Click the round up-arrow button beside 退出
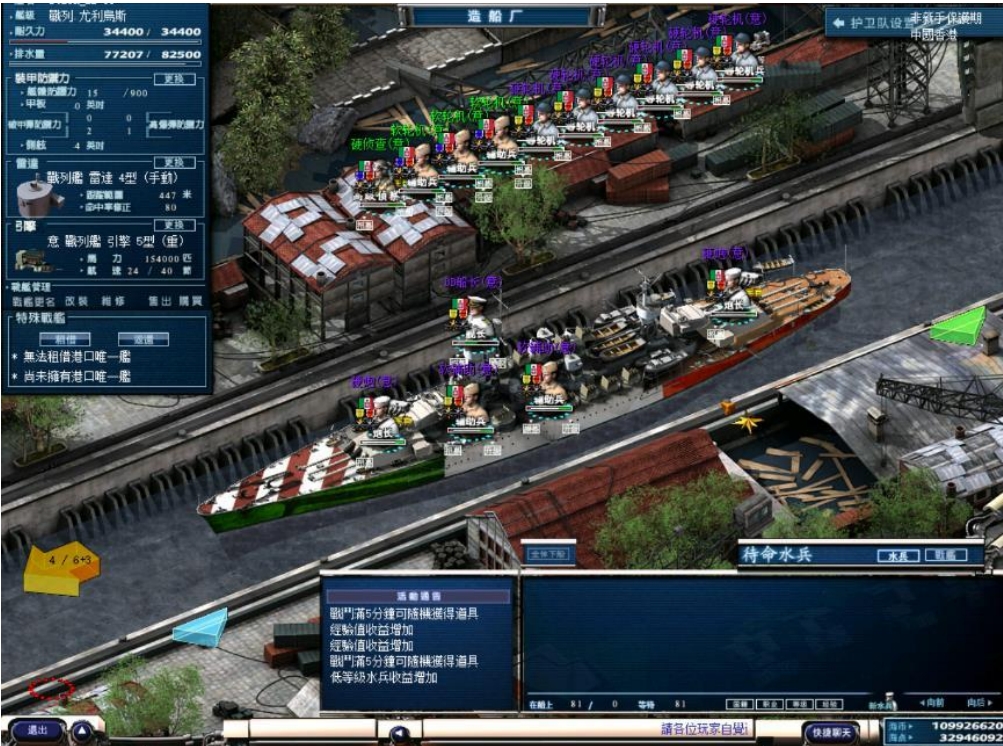 82,731
